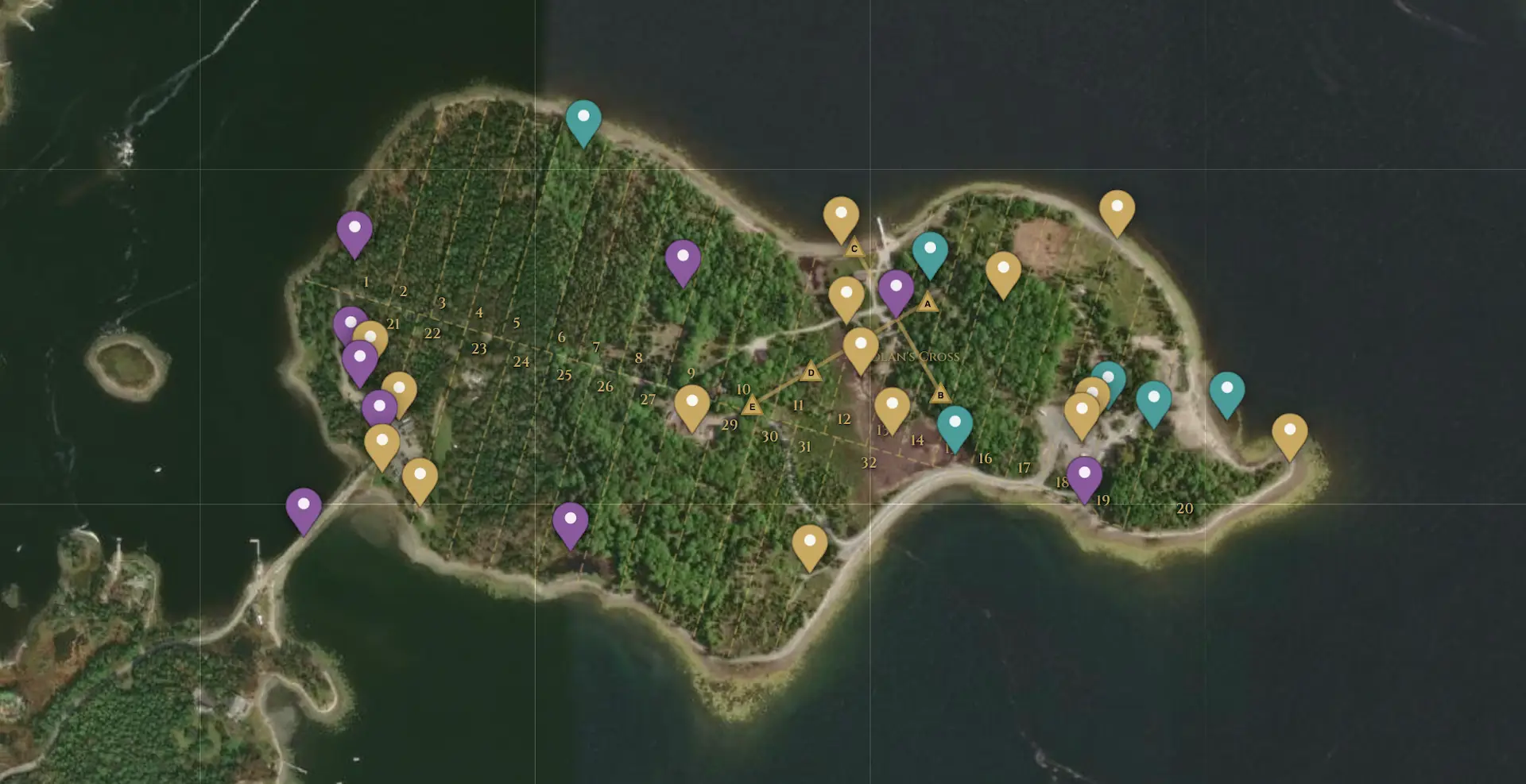Click lot number 20 on the southeast shore
Viewport: 1526px width, 784px height.
tap(1186, 507)
